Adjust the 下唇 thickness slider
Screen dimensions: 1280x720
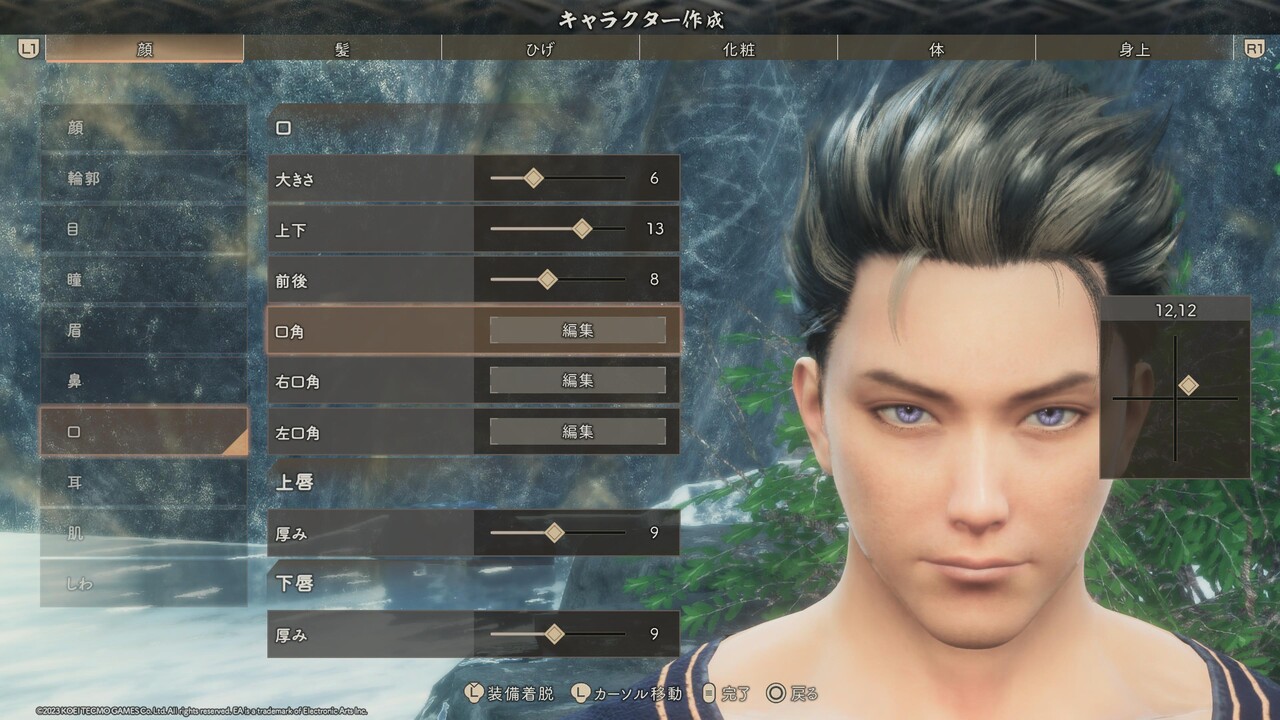pos(554,634)
